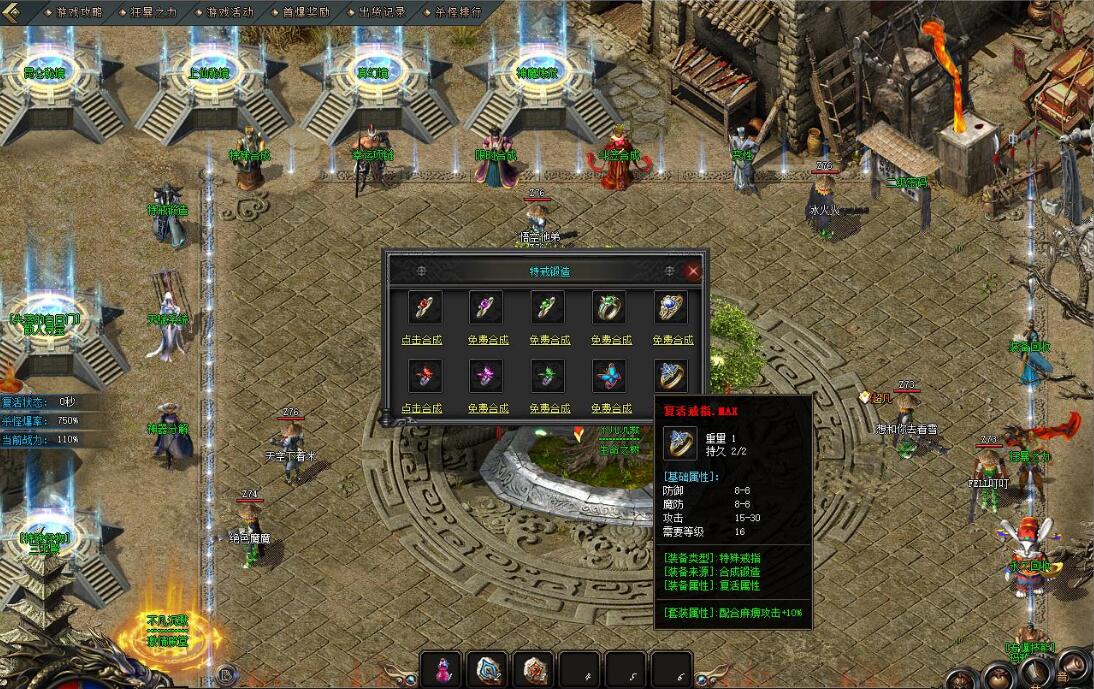Select the blue butterfly ring icon
This screenshot has width=1094, height=689.
609,376
